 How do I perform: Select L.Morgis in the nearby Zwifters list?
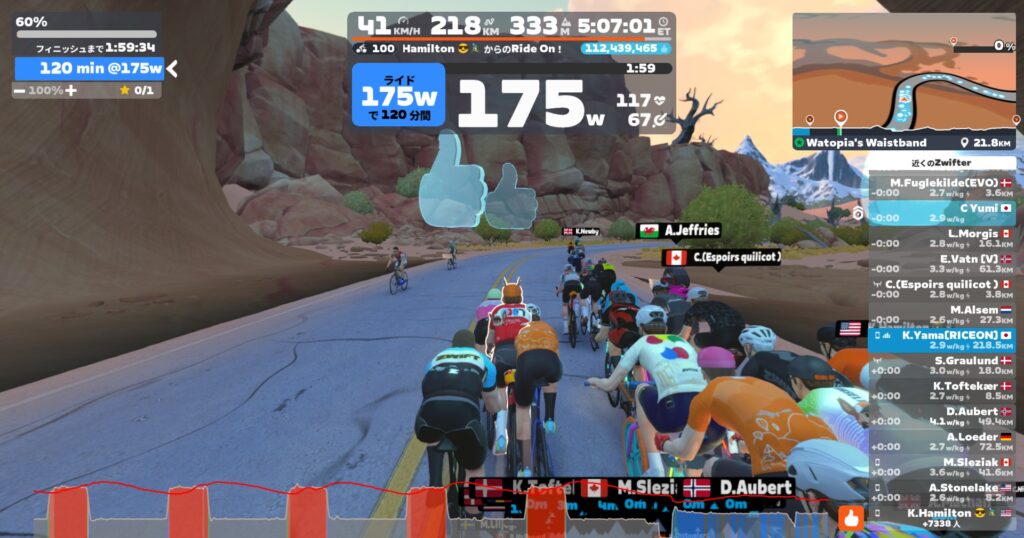[x=941, y=238]
